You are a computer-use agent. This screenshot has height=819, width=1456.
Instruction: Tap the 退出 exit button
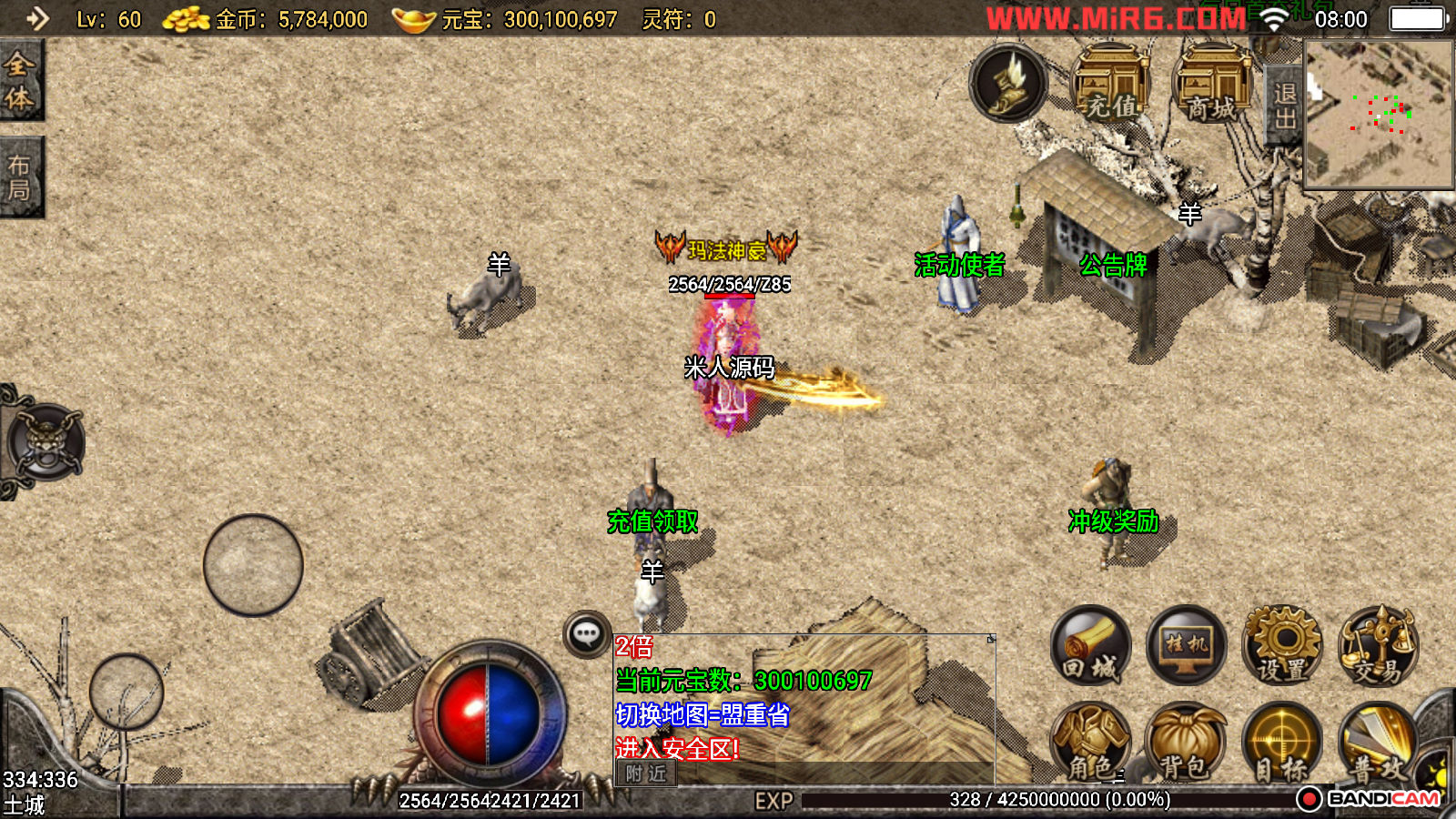click(1284, 106)
